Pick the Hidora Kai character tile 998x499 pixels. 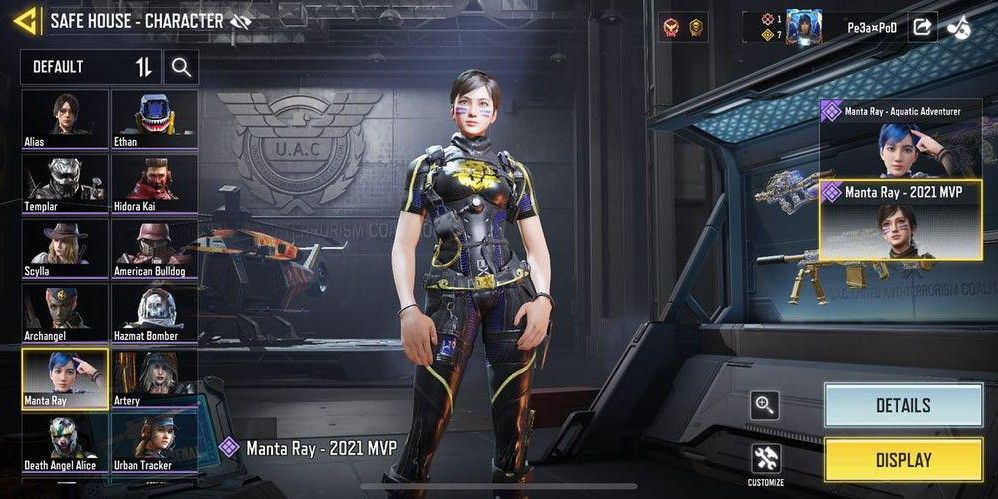point(154,184)
